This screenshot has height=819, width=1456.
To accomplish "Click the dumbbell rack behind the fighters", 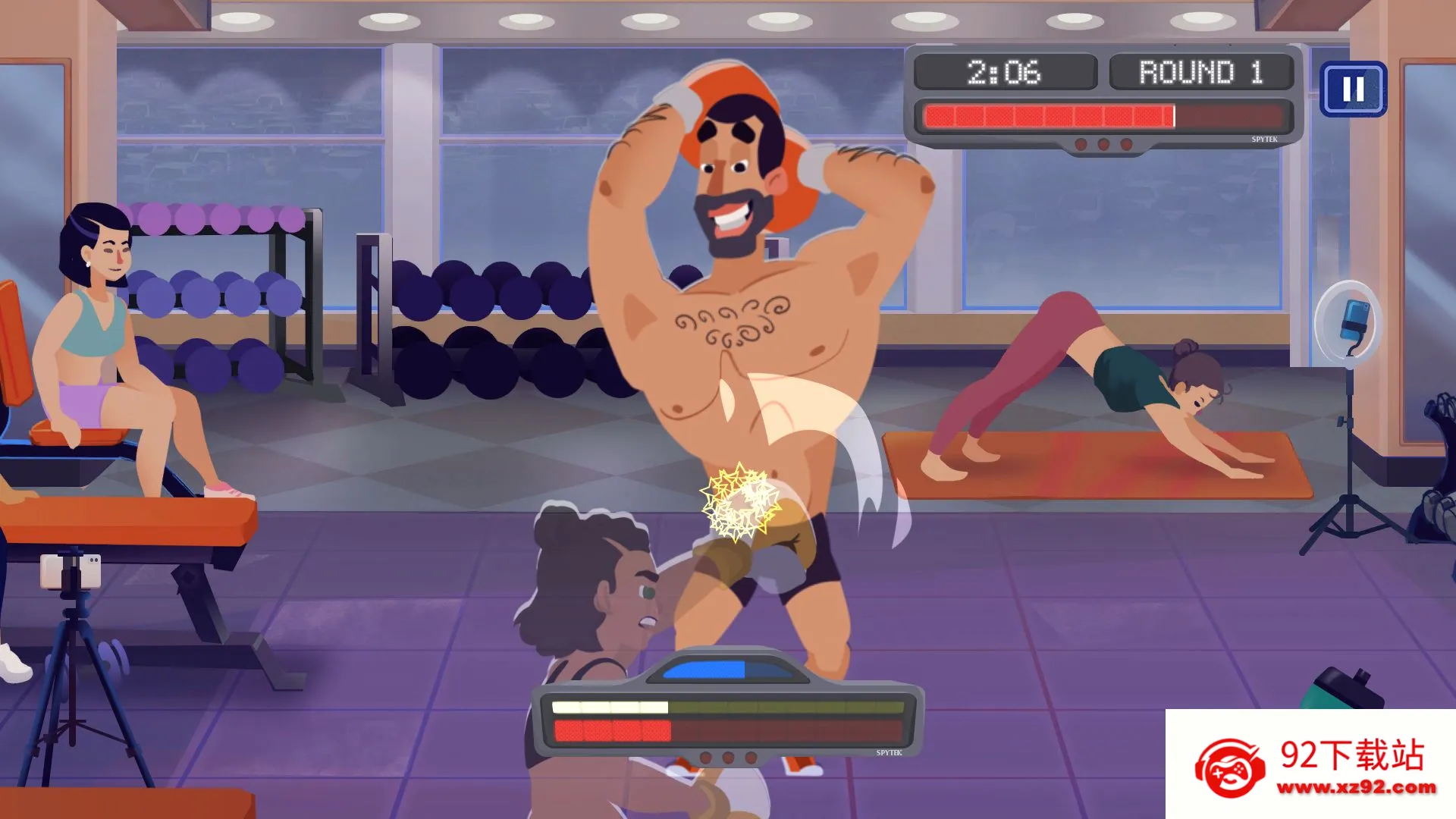I will coord(500,334).
